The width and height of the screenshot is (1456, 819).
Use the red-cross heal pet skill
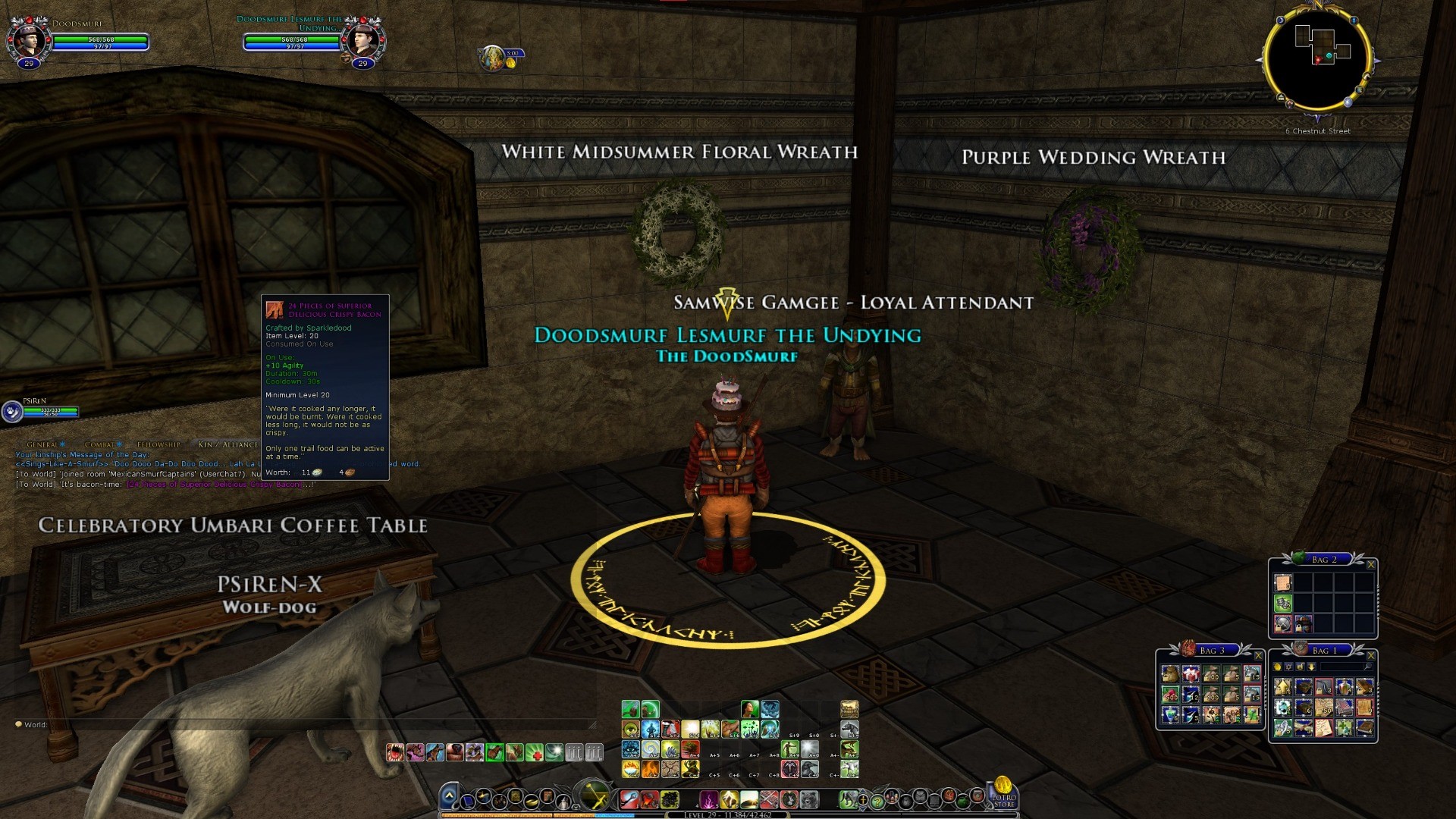click(534, 753)
